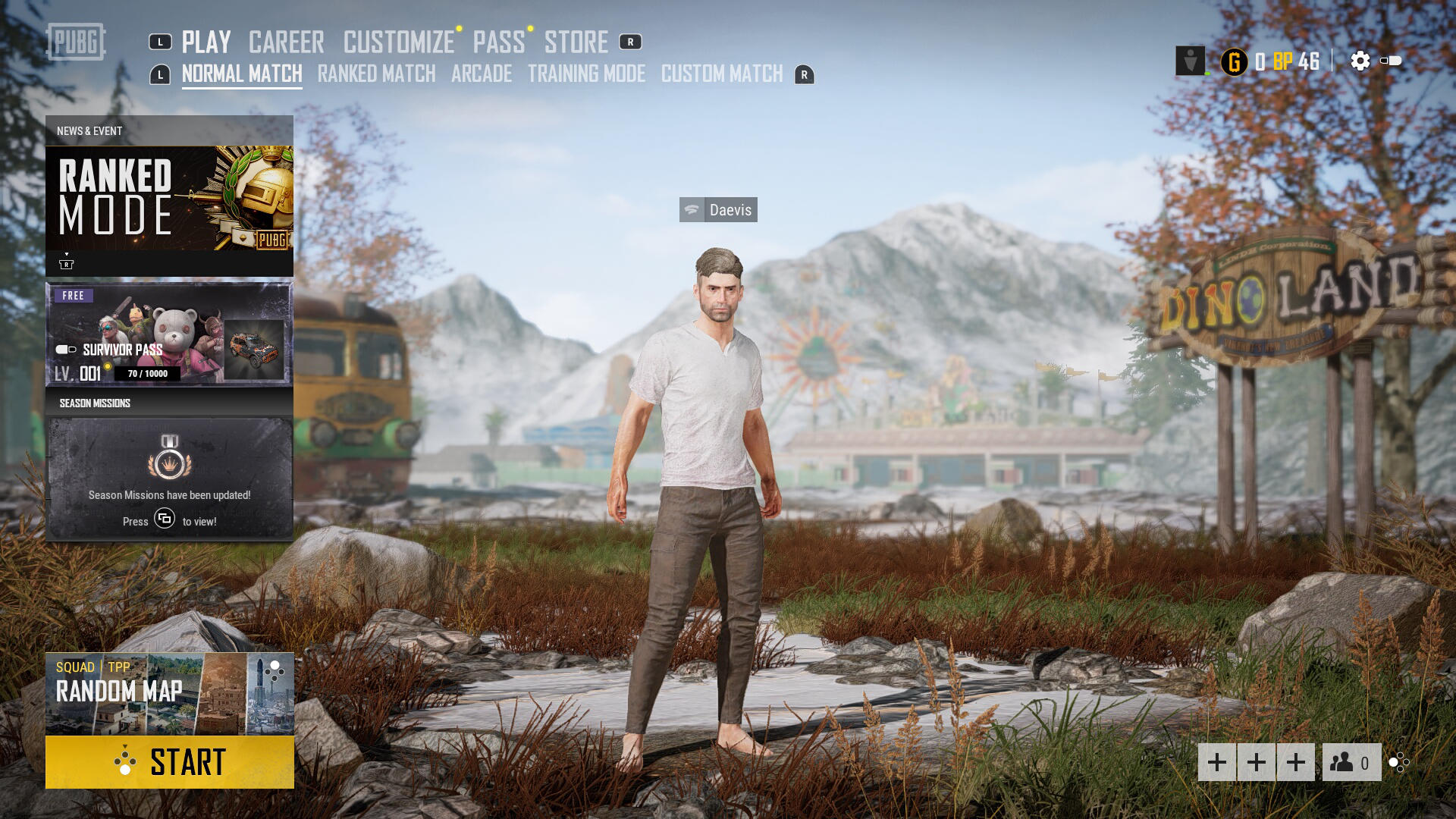The height and width of the screenshot is (819, 1456).
Task: Open the Ranked Mode news banner
Action: click(x=169, y=199)
